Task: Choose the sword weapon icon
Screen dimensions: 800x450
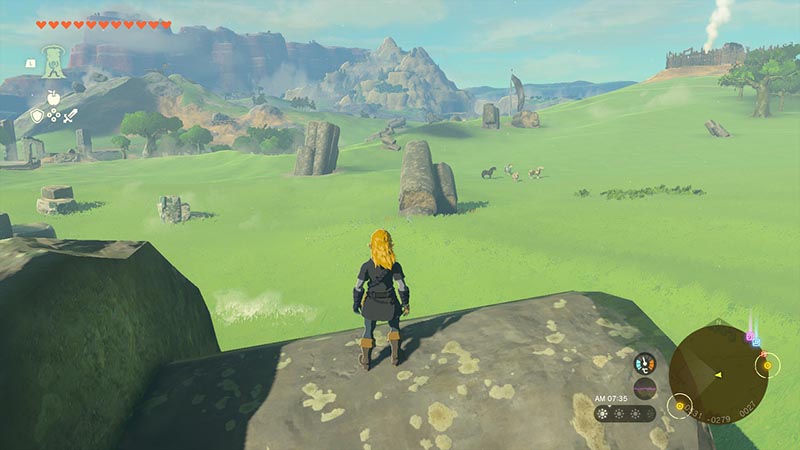Action: pyautogui.click(x=71, y=116)
